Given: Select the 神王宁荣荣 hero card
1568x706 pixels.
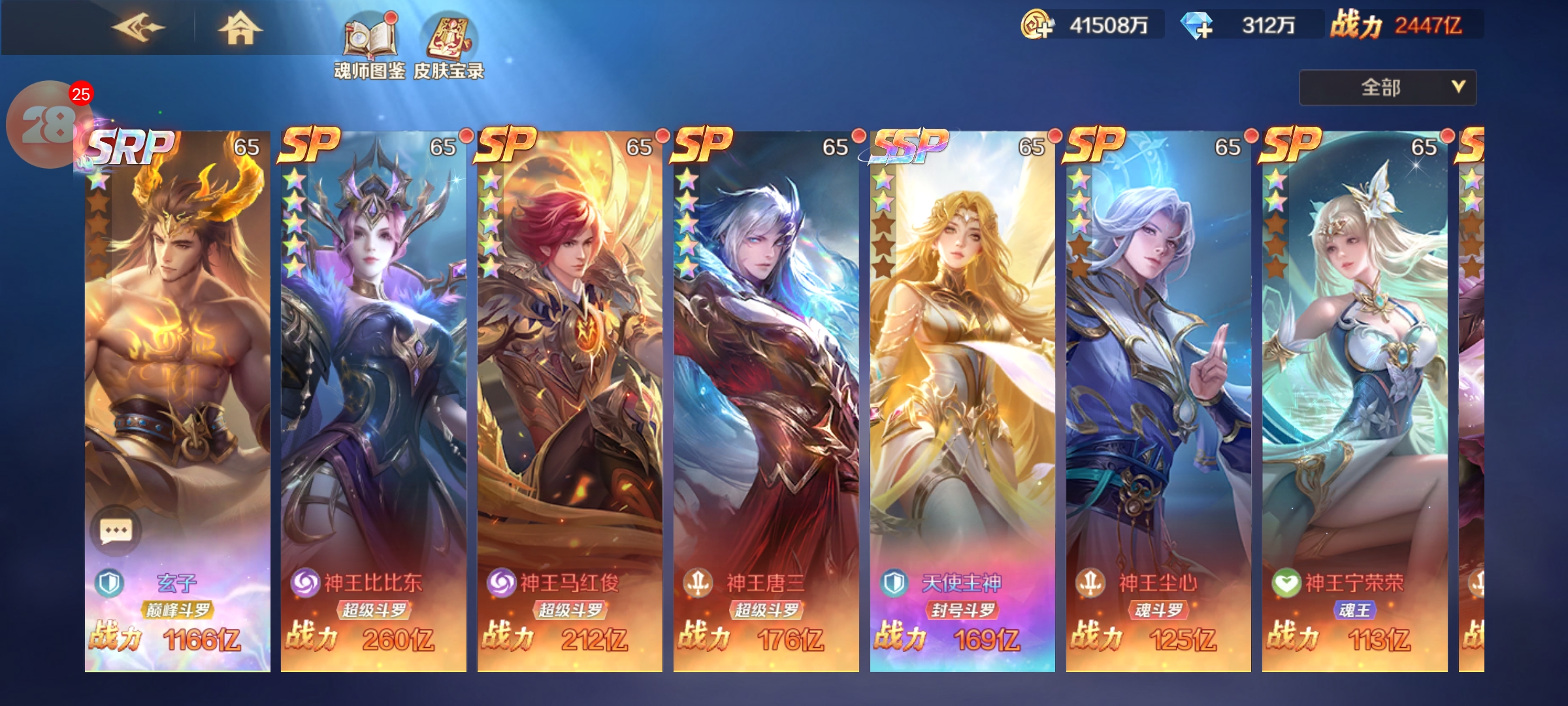Looking at the screenshot, I should click(x=1354, y=392).
